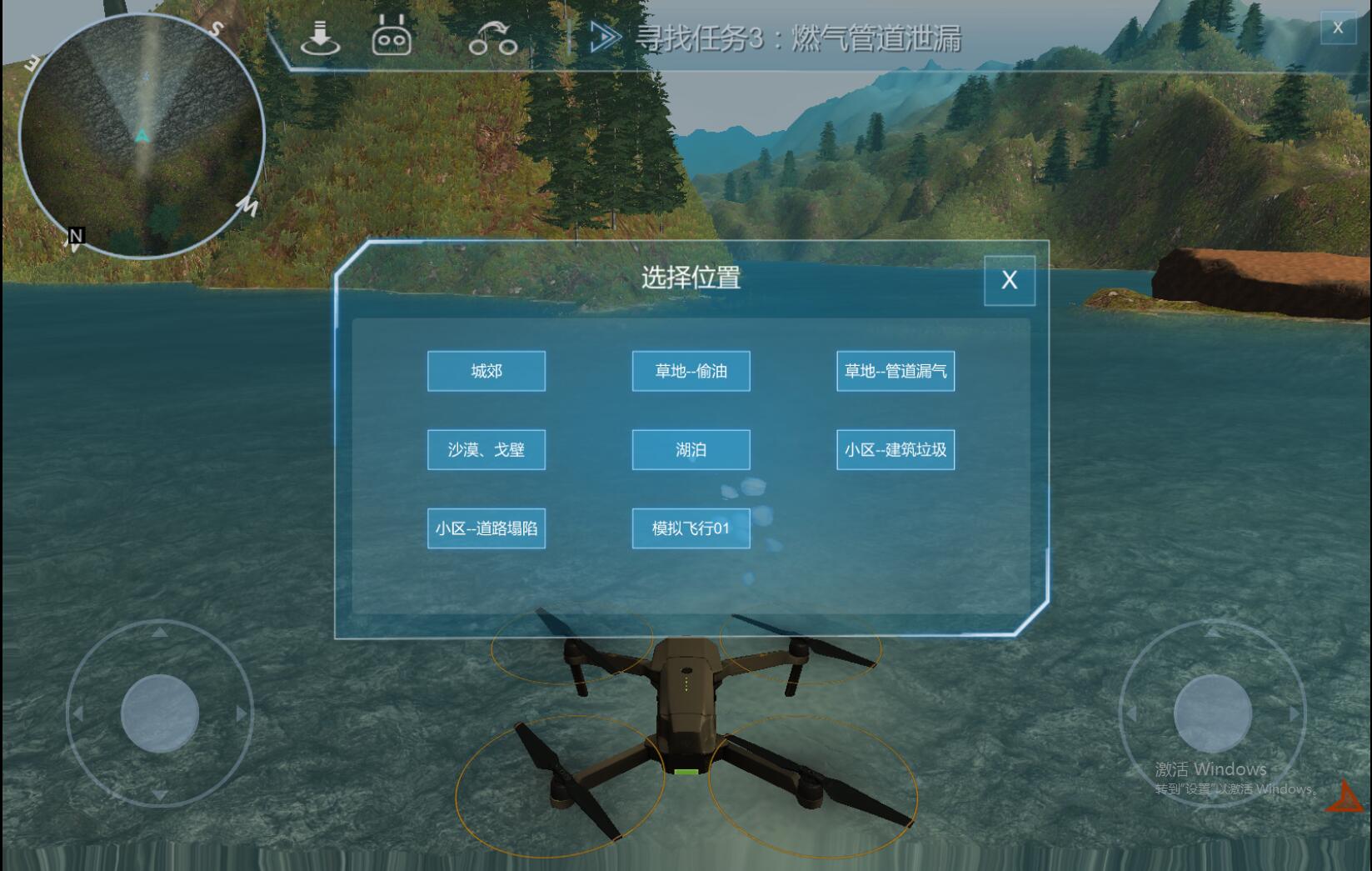Select 小区--道路塌陷 location
Image resolution: width=1372 pixels, height=871 pixels.
pos(486,528)
